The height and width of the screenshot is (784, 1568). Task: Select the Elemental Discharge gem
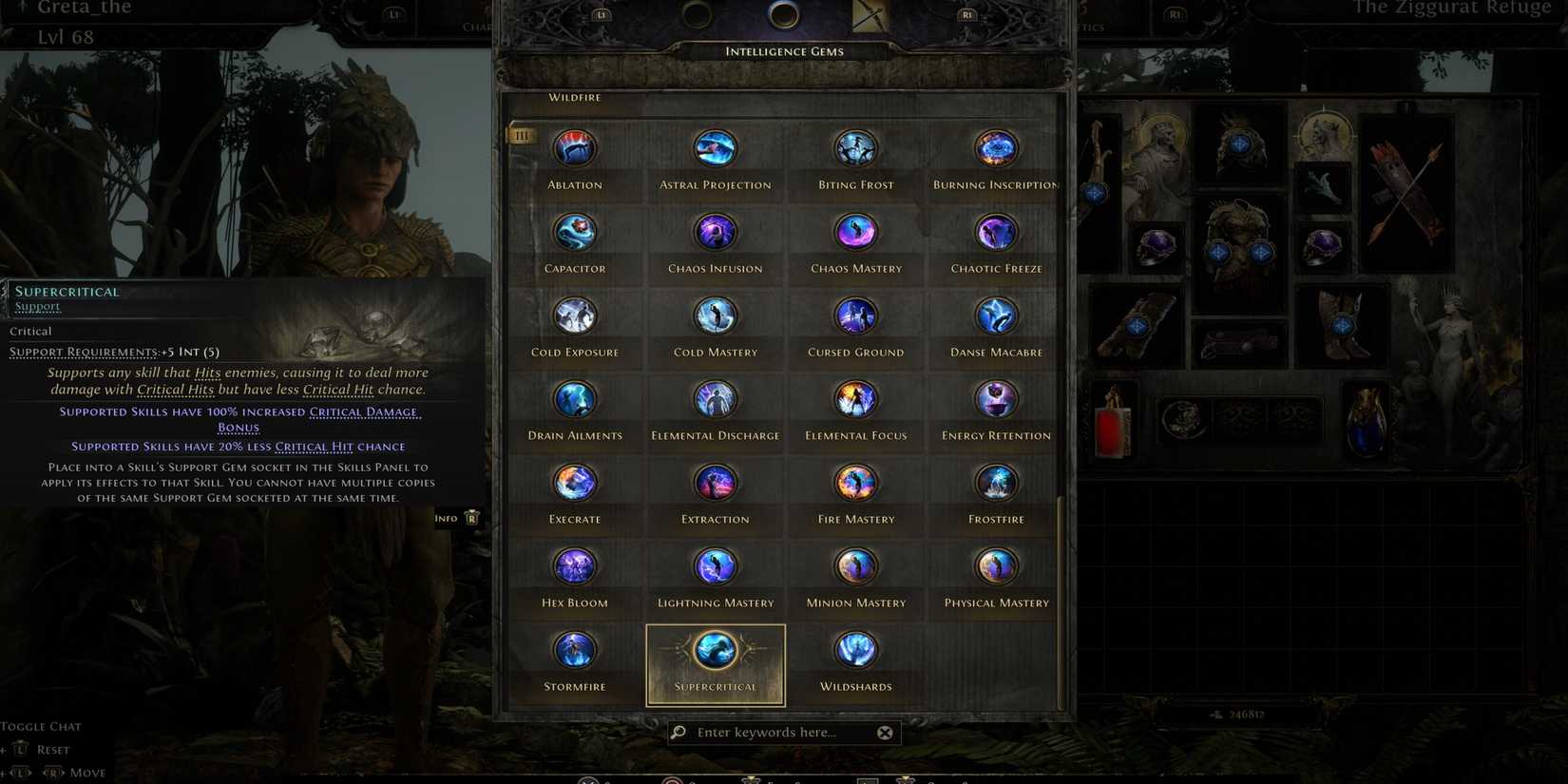pyautogui.click(x=715, y=399)
